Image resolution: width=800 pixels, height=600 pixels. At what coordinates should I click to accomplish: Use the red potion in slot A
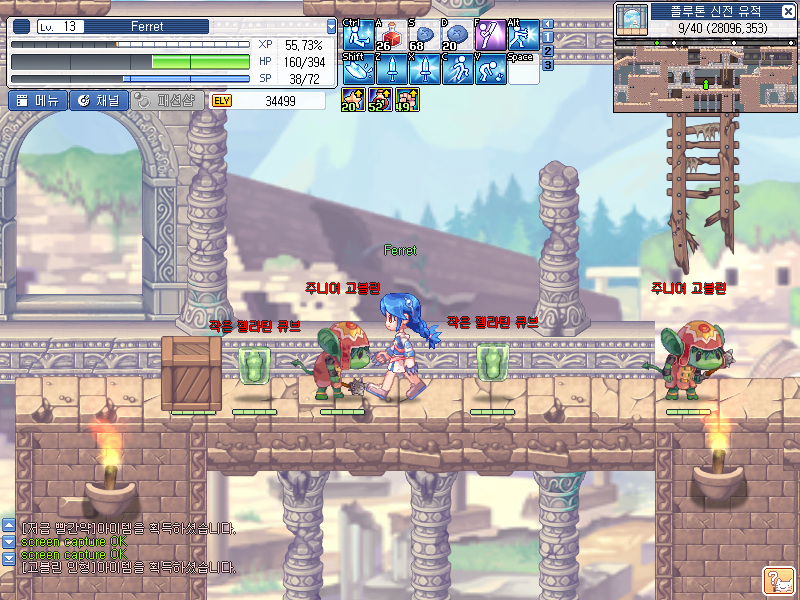pyautogui.click(x=391, y=35)
